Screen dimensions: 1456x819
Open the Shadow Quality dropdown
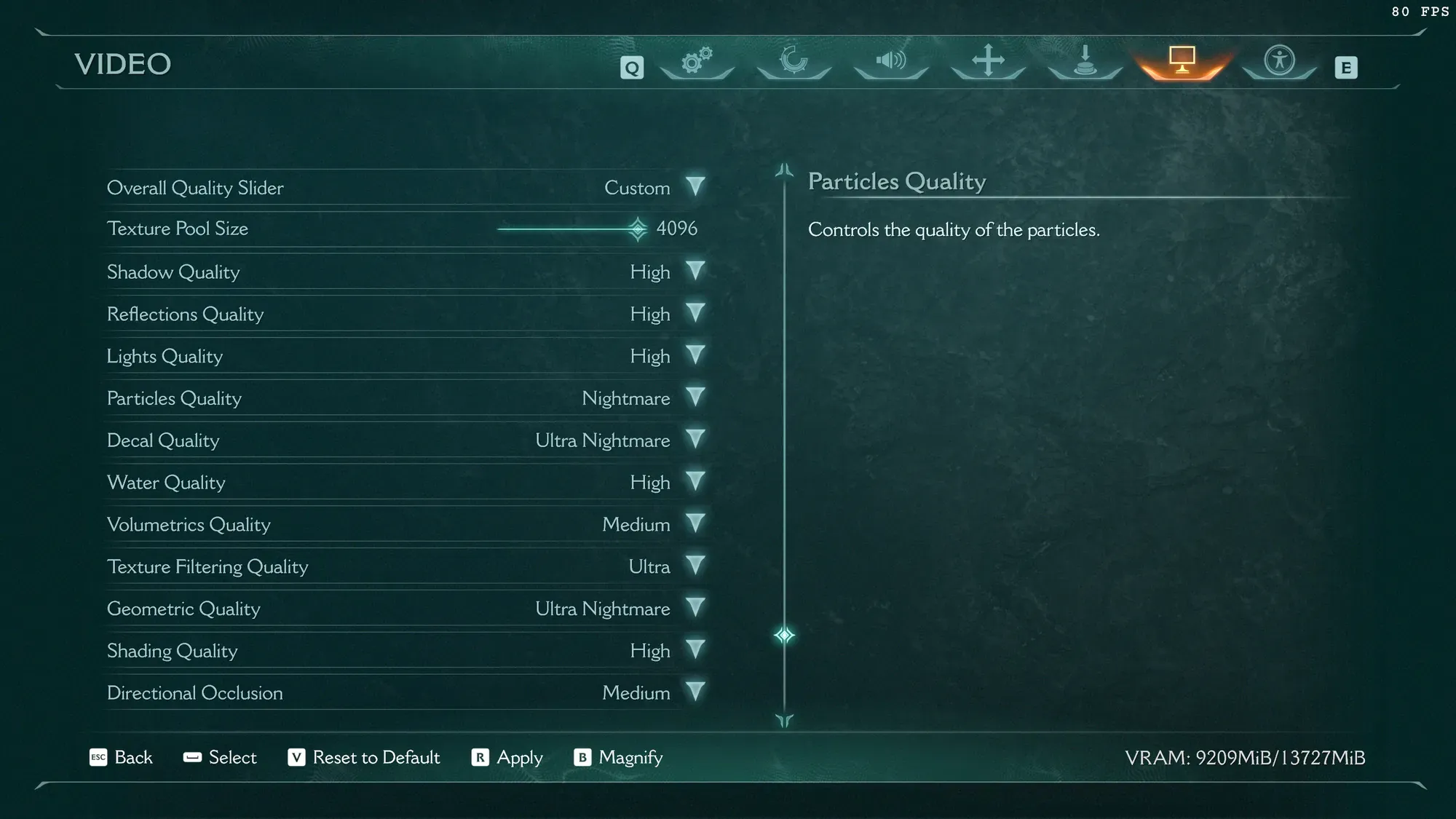coord(695,272)
